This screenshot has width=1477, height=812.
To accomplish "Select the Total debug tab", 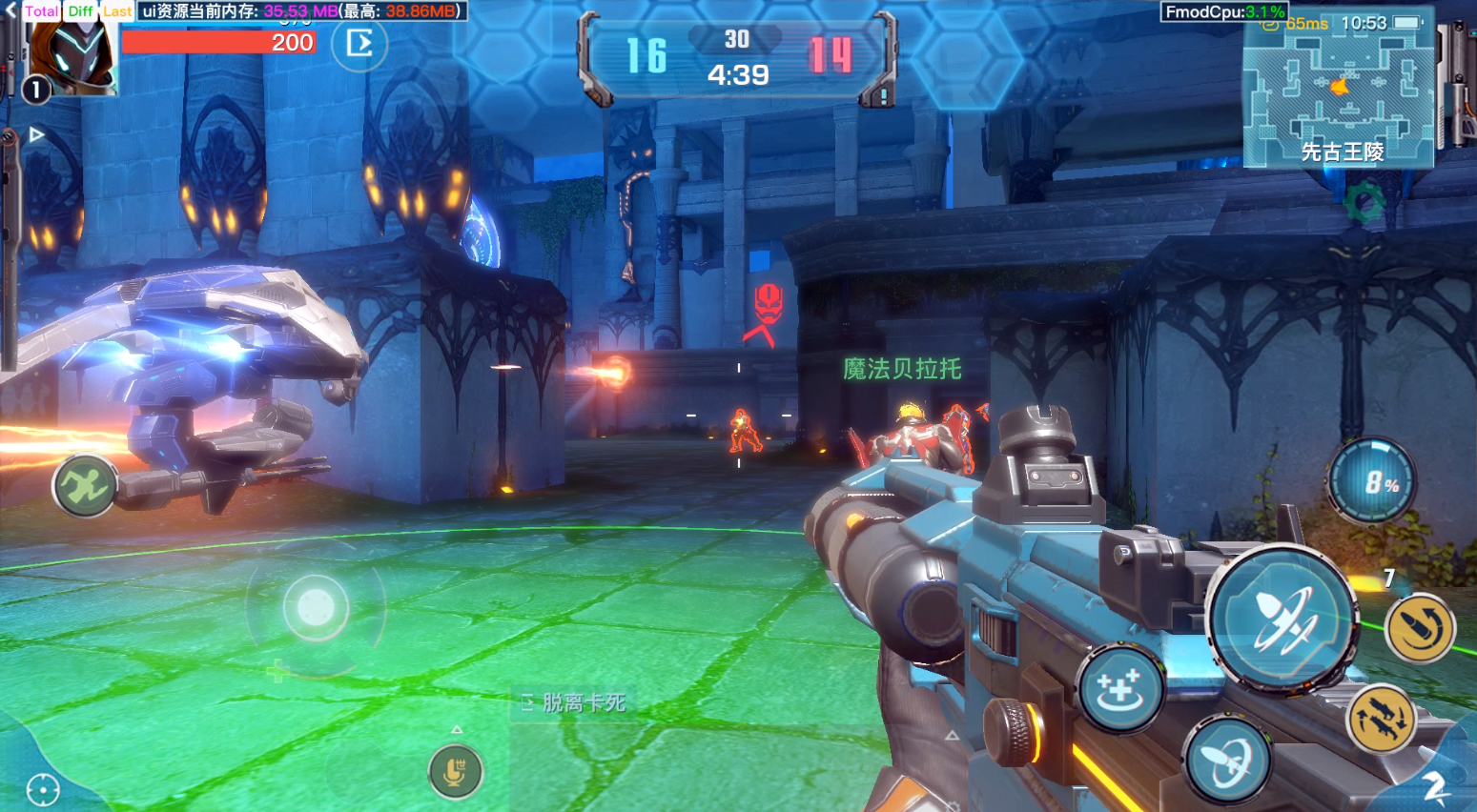I will coord(41,11).
